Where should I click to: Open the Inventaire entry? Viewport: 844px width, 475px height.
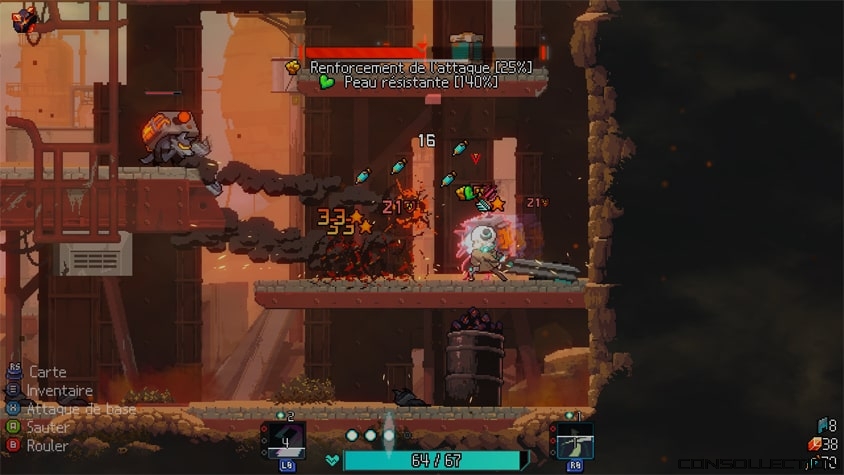(59, 390)
